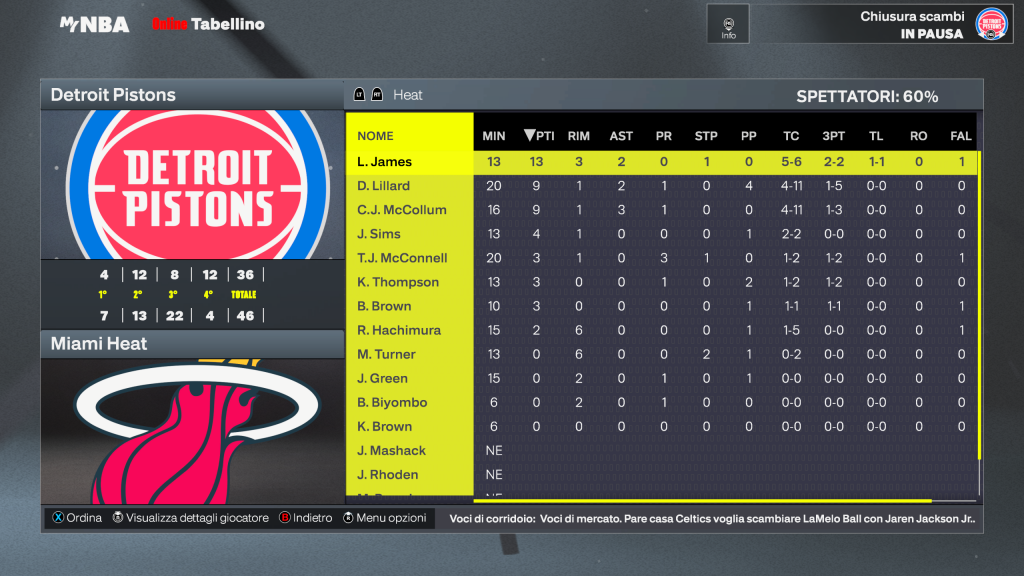Image resolution: width=1024 pixels, height=576 pixels.
Task: Click the NOME column header
Action: (376, 136)
